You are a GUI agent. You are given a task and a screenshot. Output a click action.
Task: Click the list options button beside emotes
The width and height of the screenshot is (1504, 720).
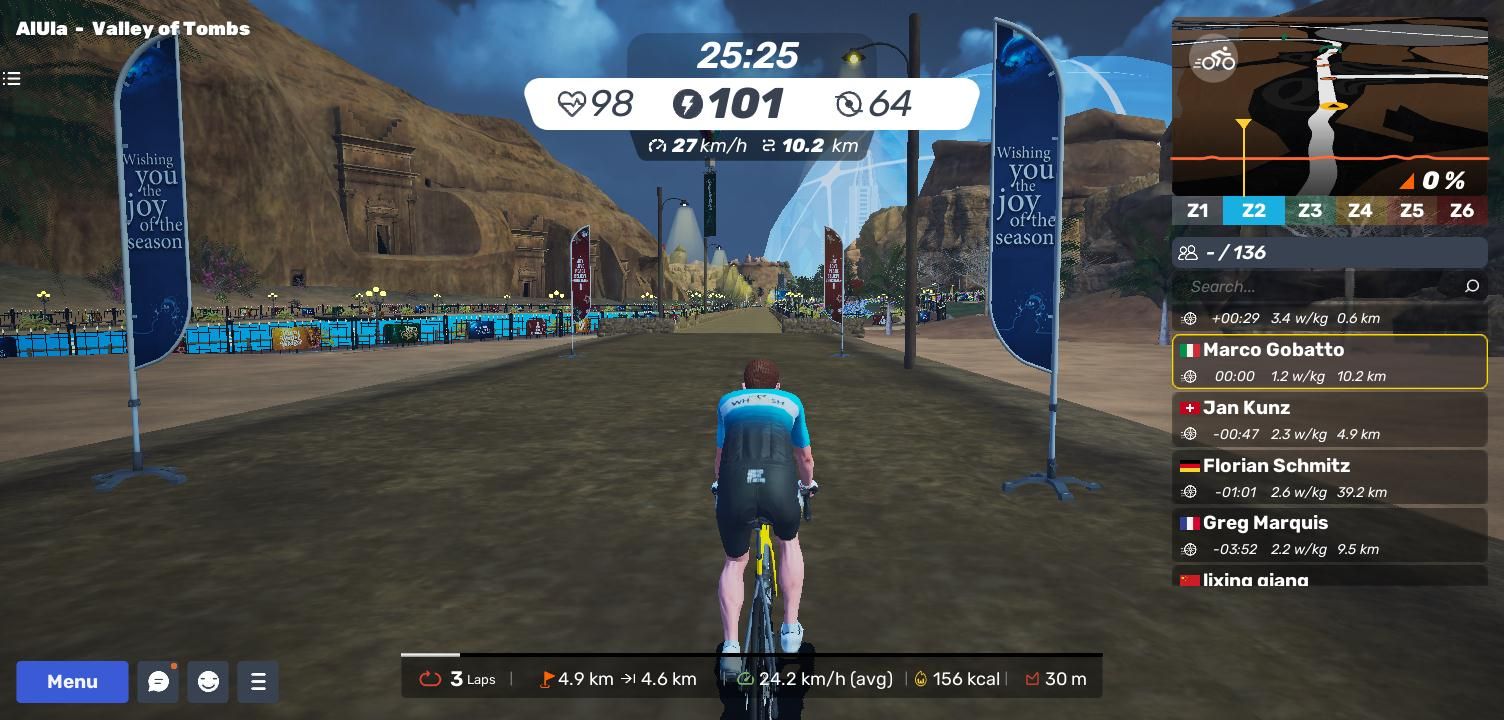click(x=258, y=682)
